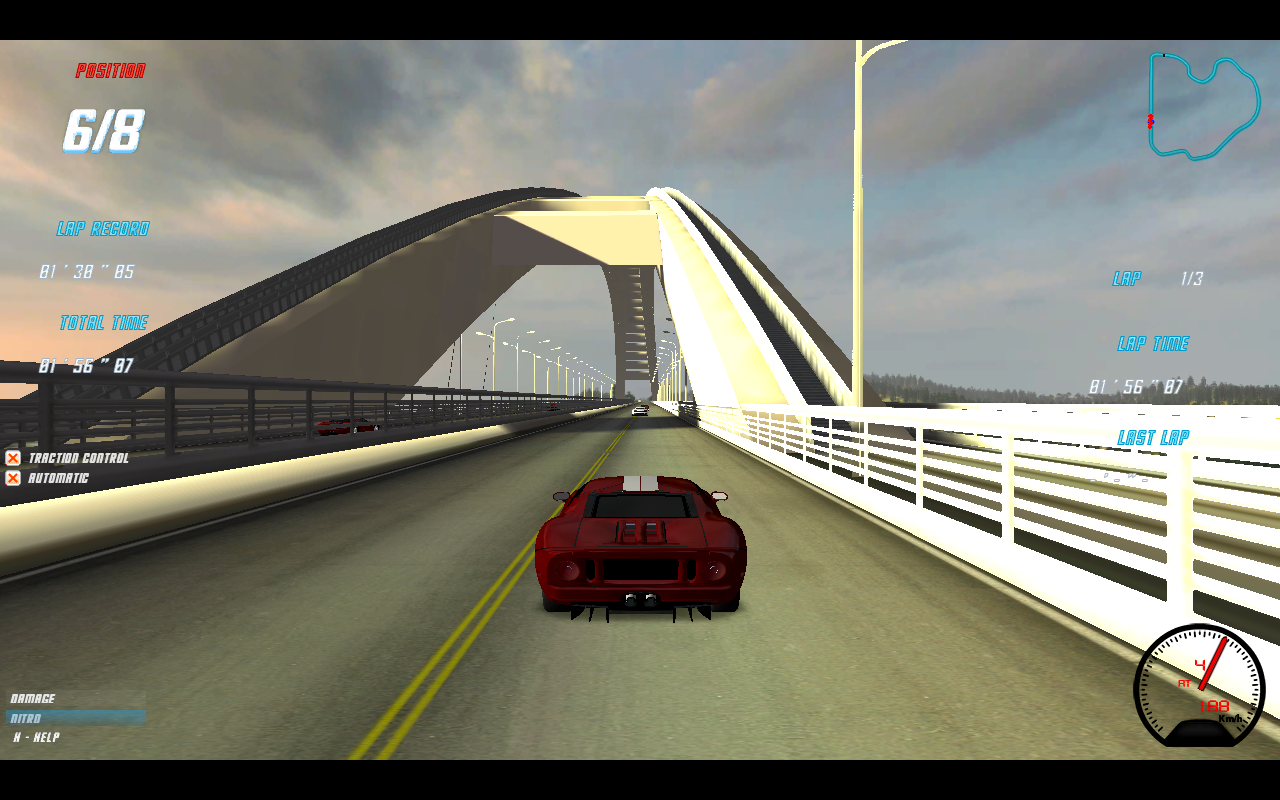This screenshot has height=800, width=1280.
Task: Select the Lap Time display
Action: [1153, 343]
